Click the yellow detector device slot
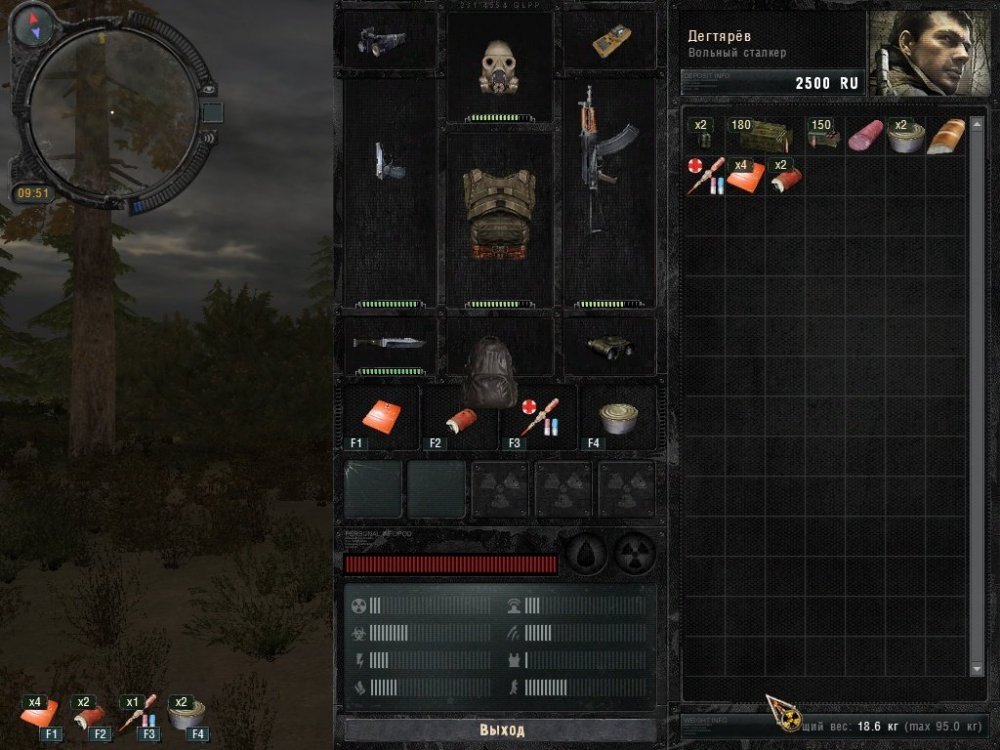 pyautogui.click(x=610, y=39)
